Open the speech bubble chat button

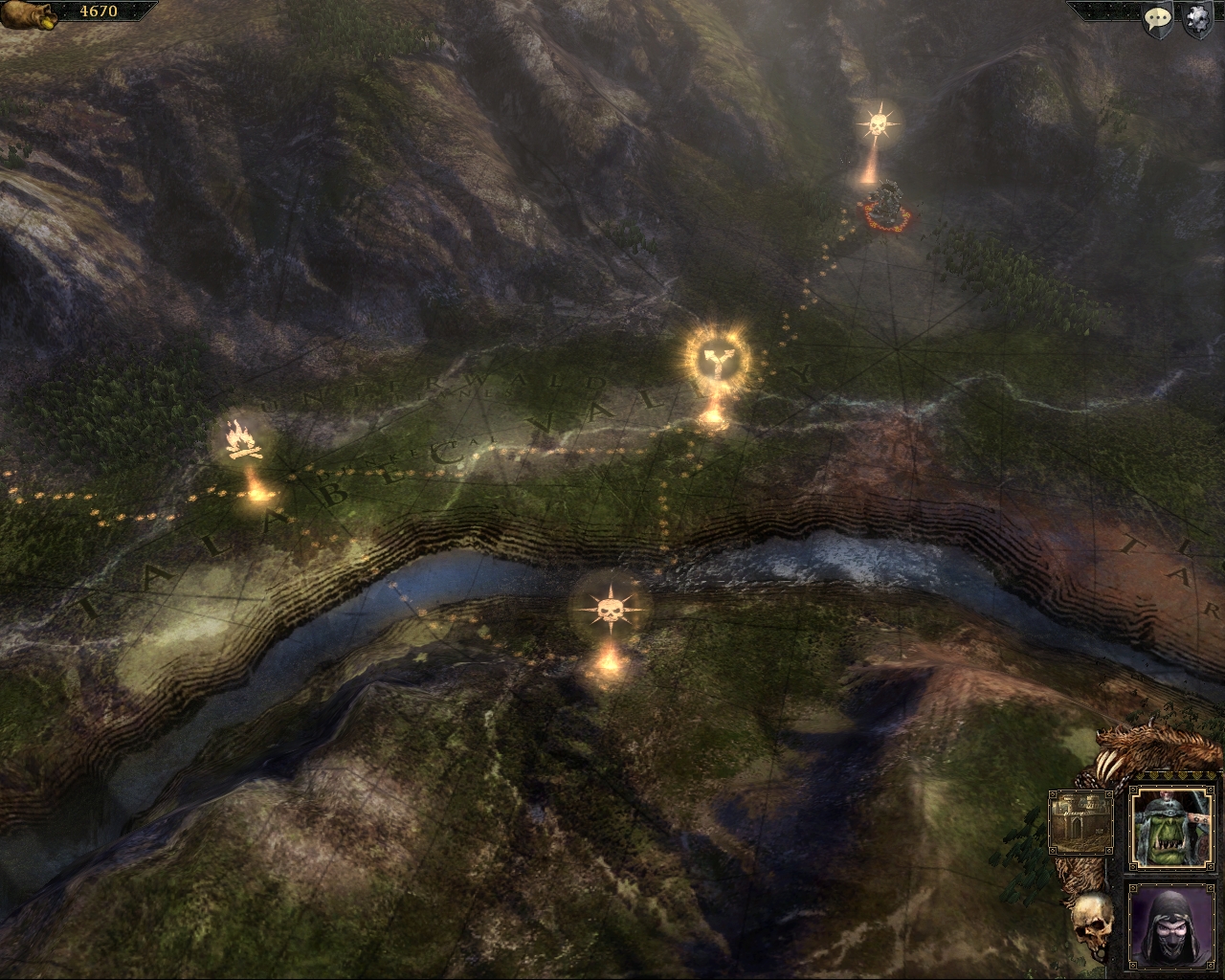pyautogui.click(x=1159, y=20)
